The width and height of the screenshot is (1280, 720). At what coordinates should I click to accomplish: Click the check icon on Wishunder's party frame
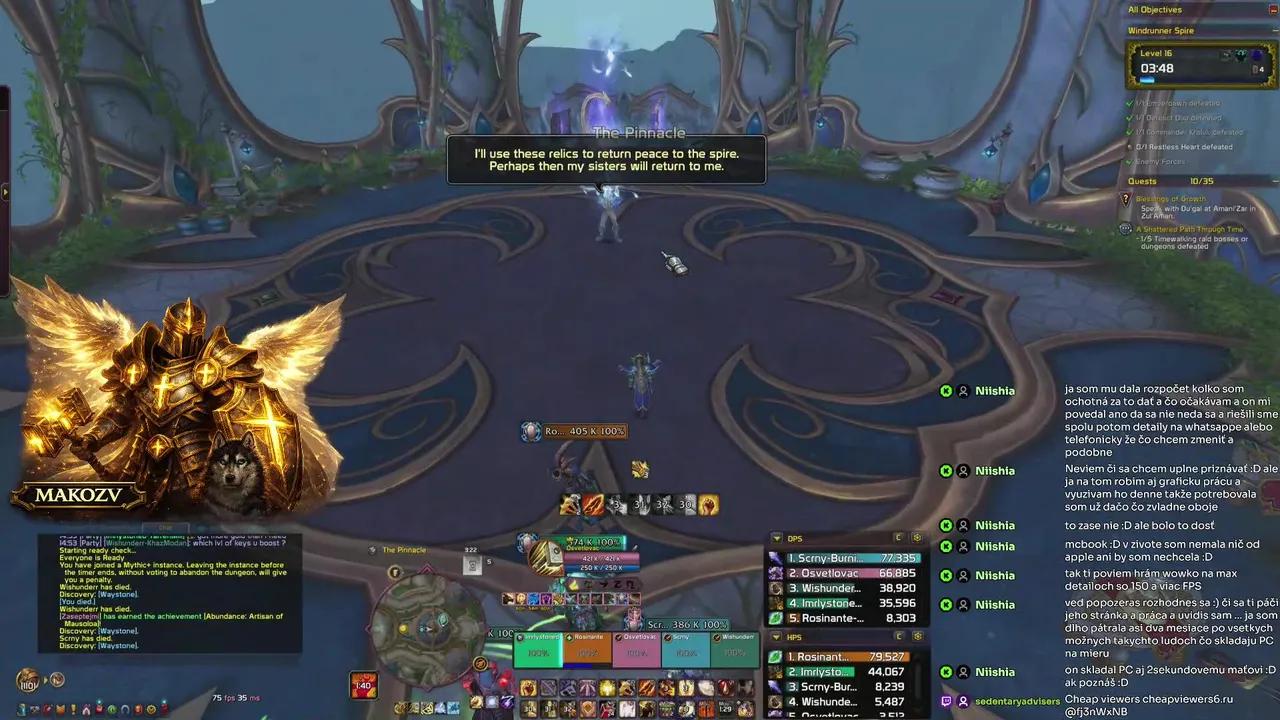click(x=716, y=637)
